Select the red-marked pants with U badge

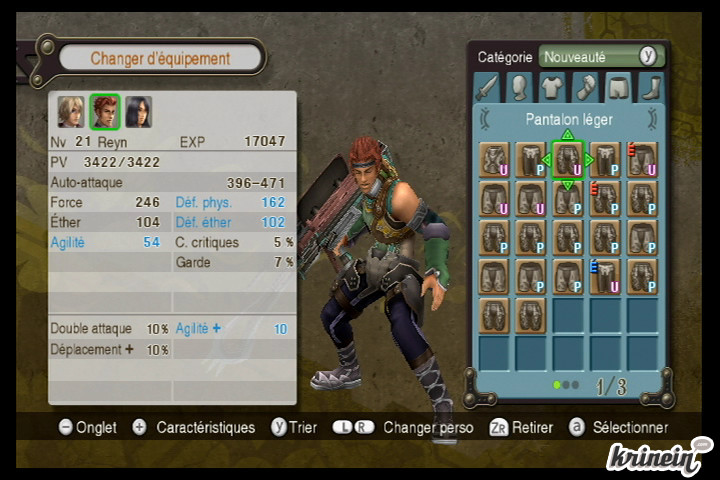click(641, 160)
